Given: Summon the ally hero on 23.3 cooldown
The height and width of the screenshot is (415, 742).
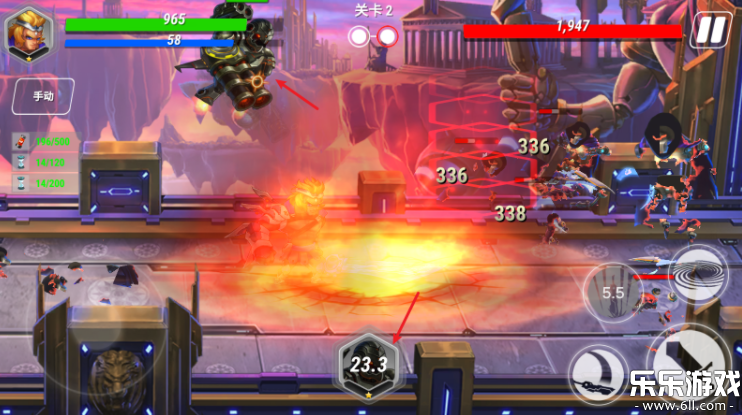Looking at the screenshot, I should click(367, 364).
